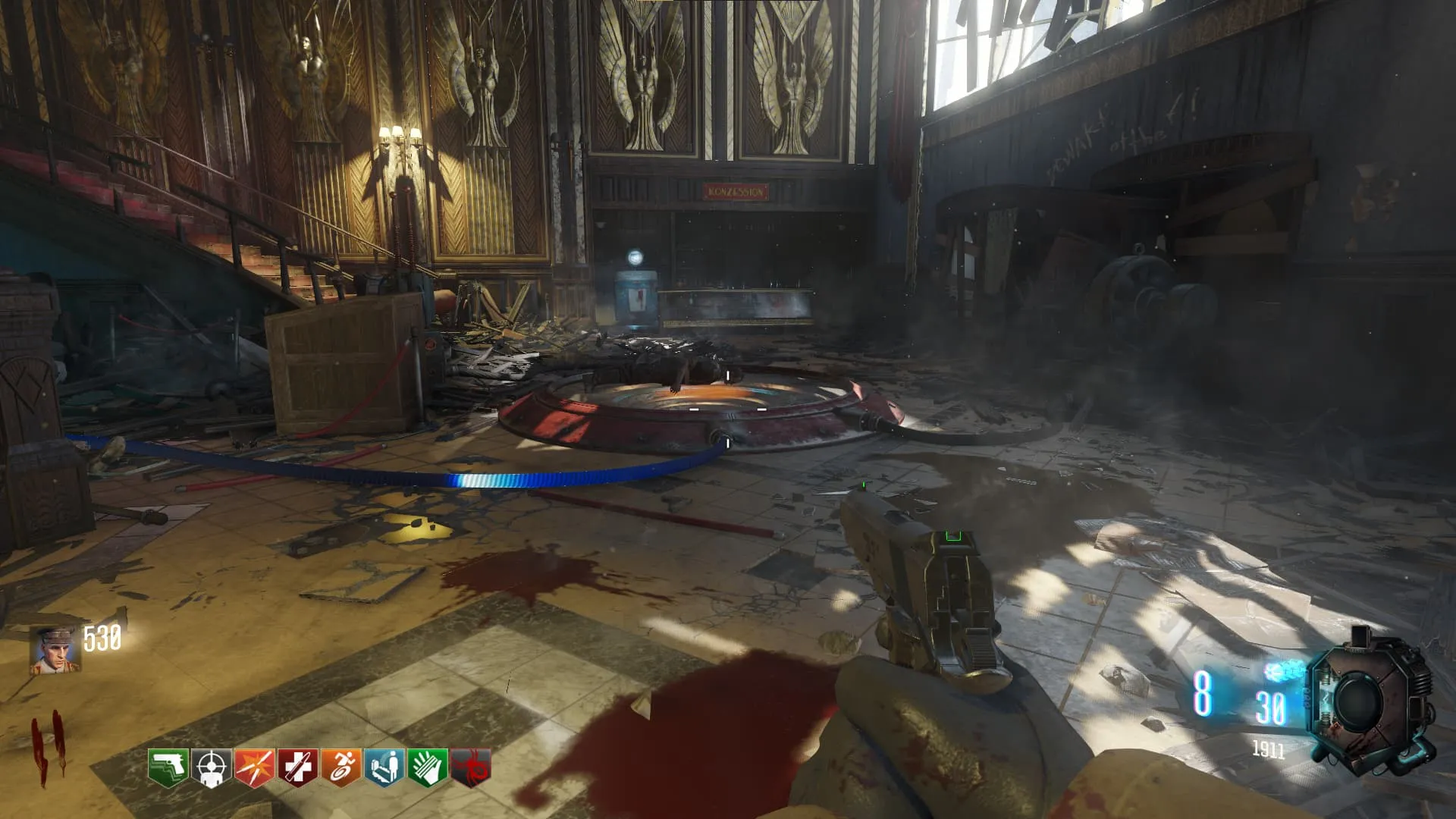Click the player character portrait
This screenshot has width=1456, height=819.
pos(55,651)
